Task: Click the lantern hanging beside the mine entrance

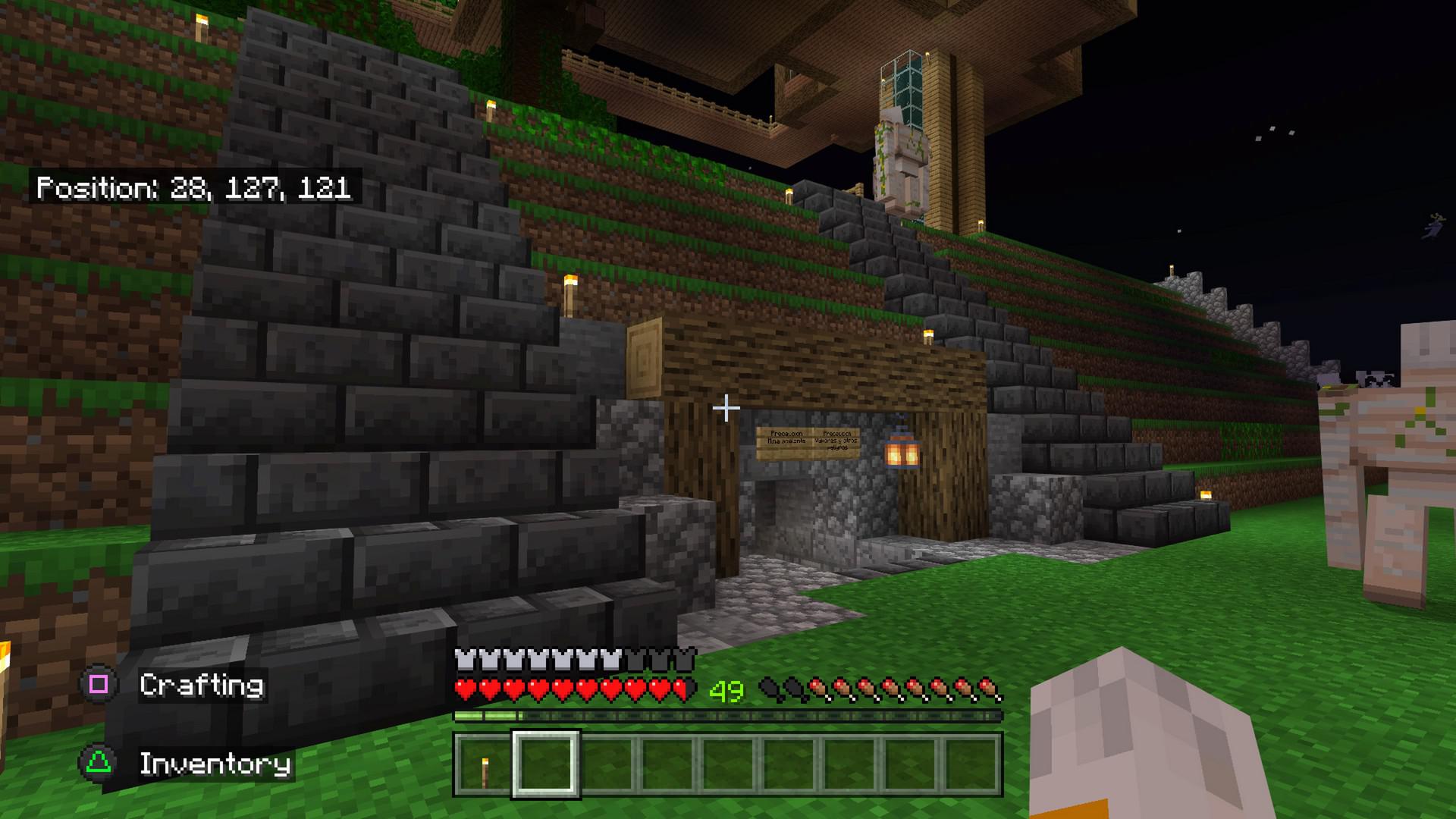Action: point(901,455)
